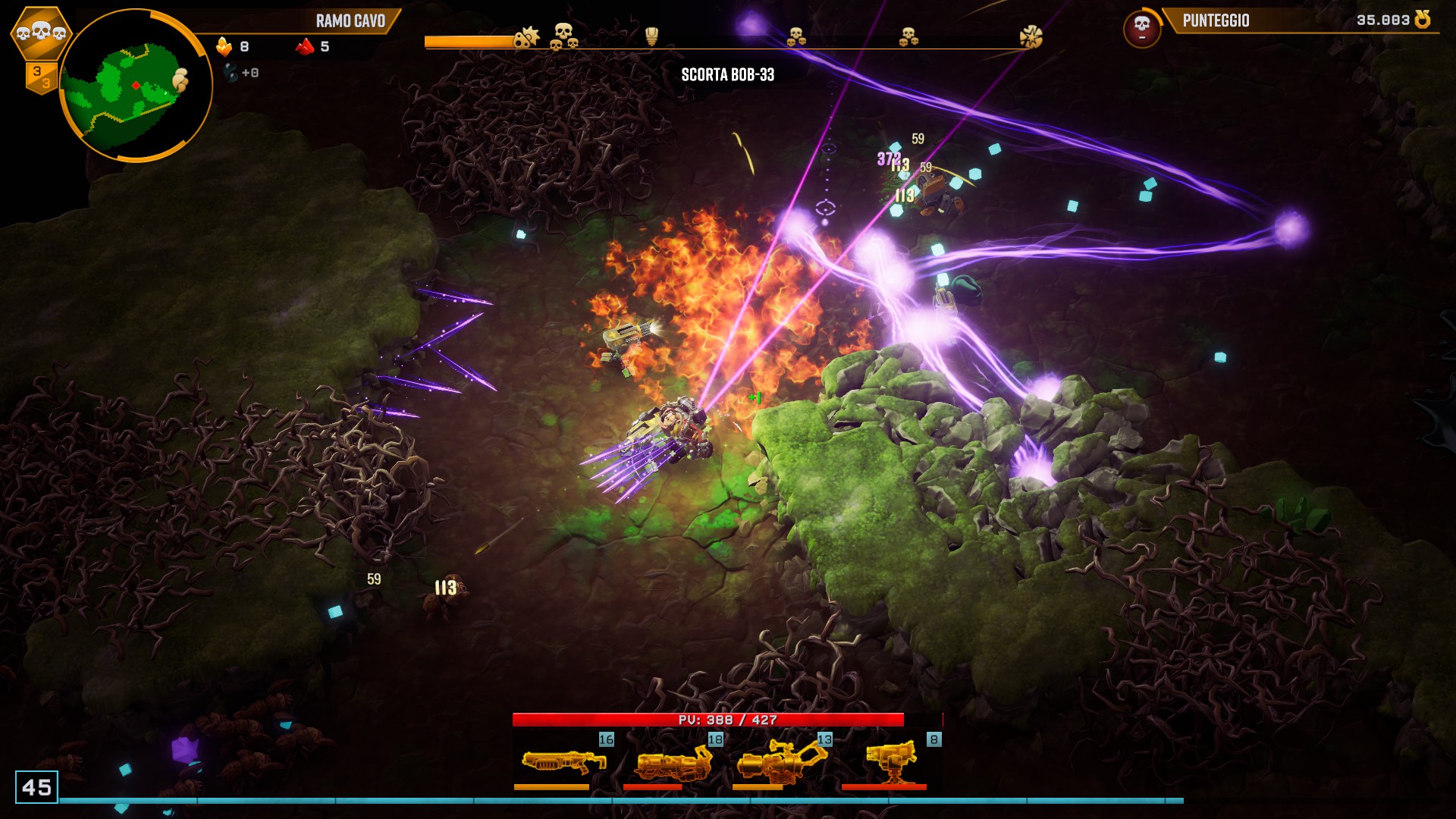Select the sentry turret weapon slot

891,761
